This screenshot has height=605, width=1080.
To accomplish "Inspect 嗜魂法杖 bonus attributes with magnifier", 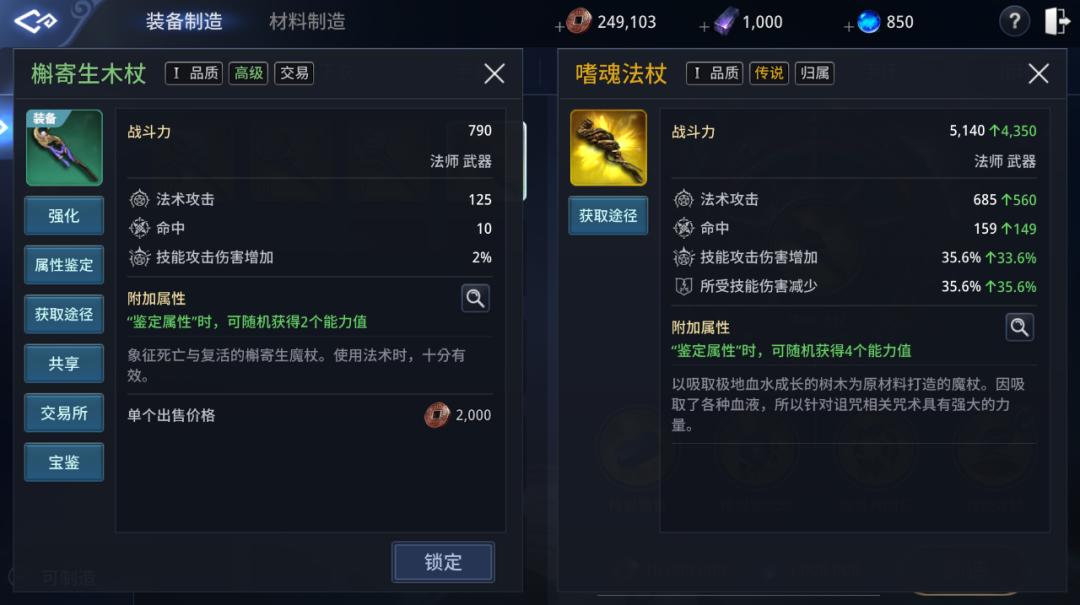I will (x=1019, y=326).
